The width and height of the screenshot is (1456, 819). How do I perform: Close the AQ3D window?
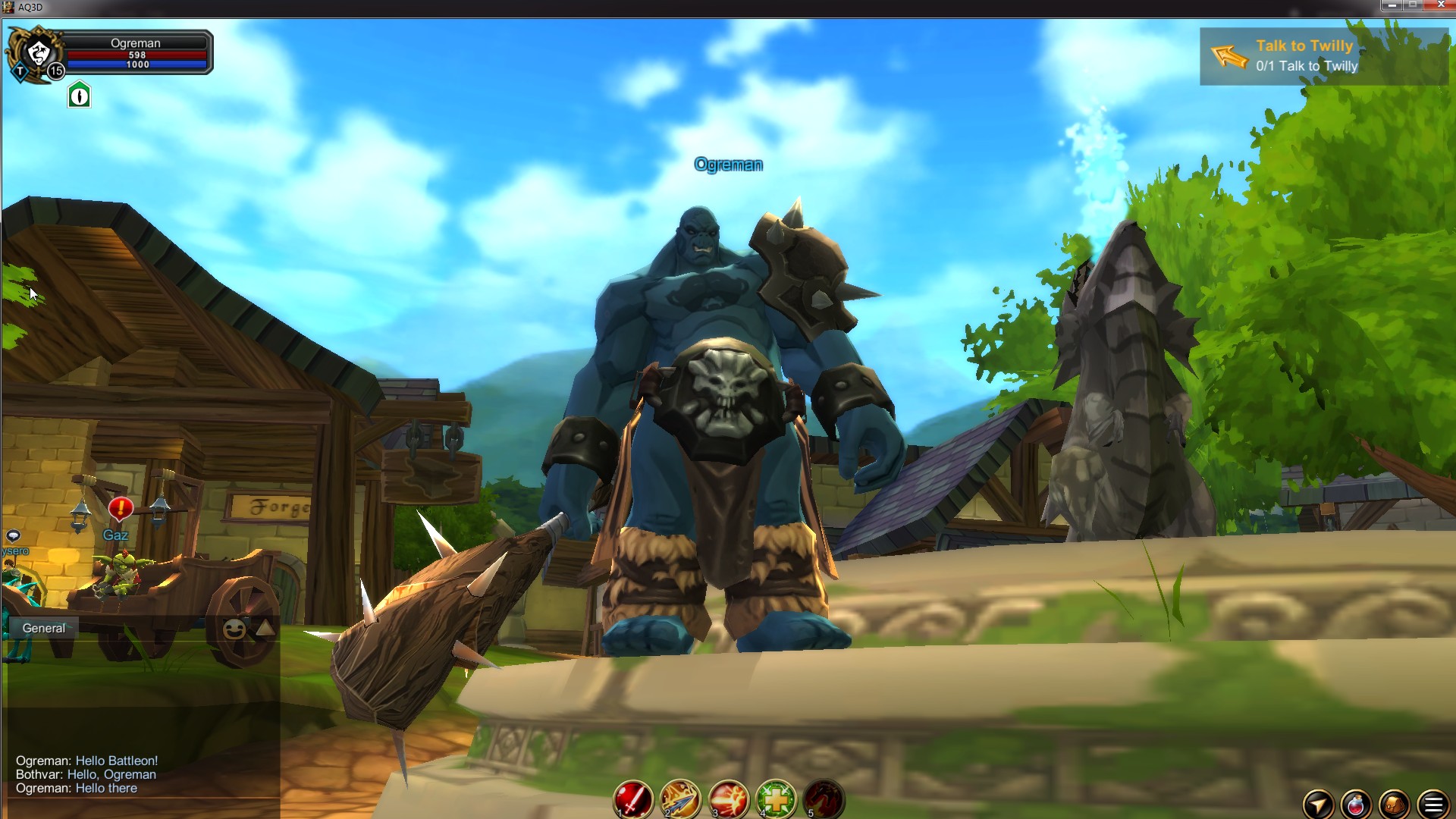(x=1440, y=5)
